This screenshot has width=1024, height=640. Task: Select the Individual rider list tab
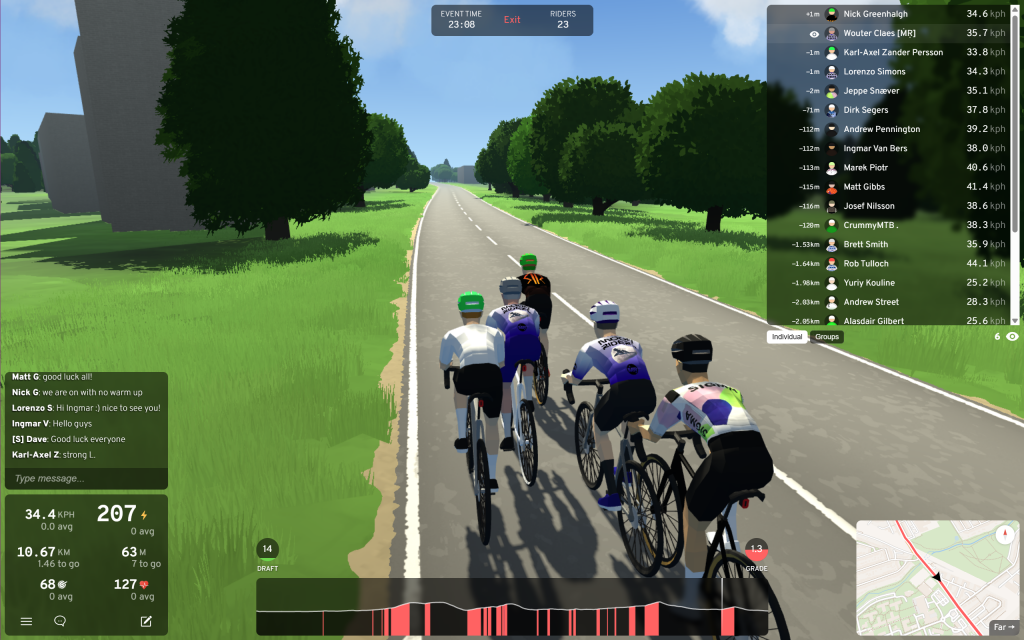tap(788, 337)
